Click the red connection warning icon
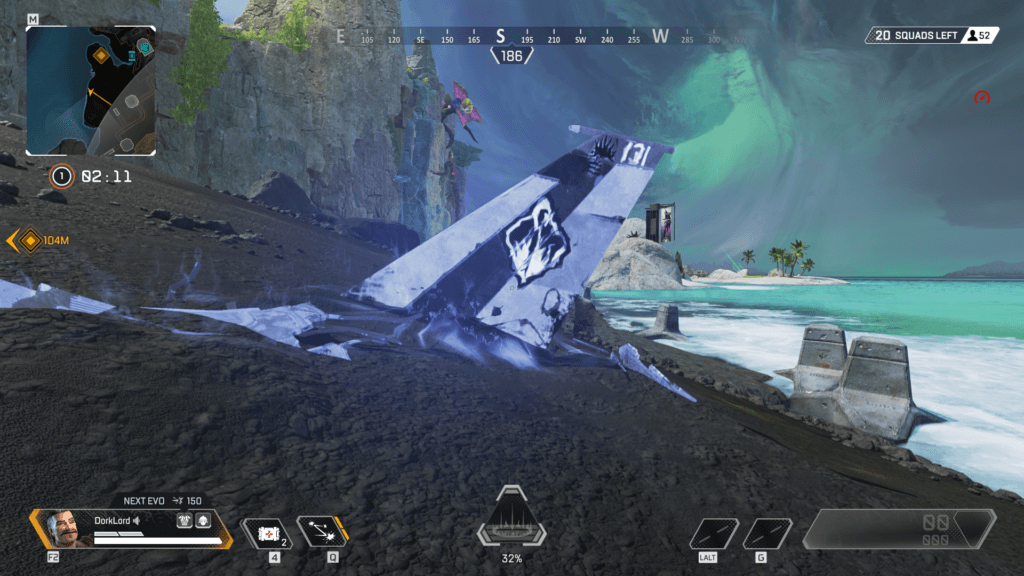This screenshot has height=576, width=1024. tap(982, 98)
